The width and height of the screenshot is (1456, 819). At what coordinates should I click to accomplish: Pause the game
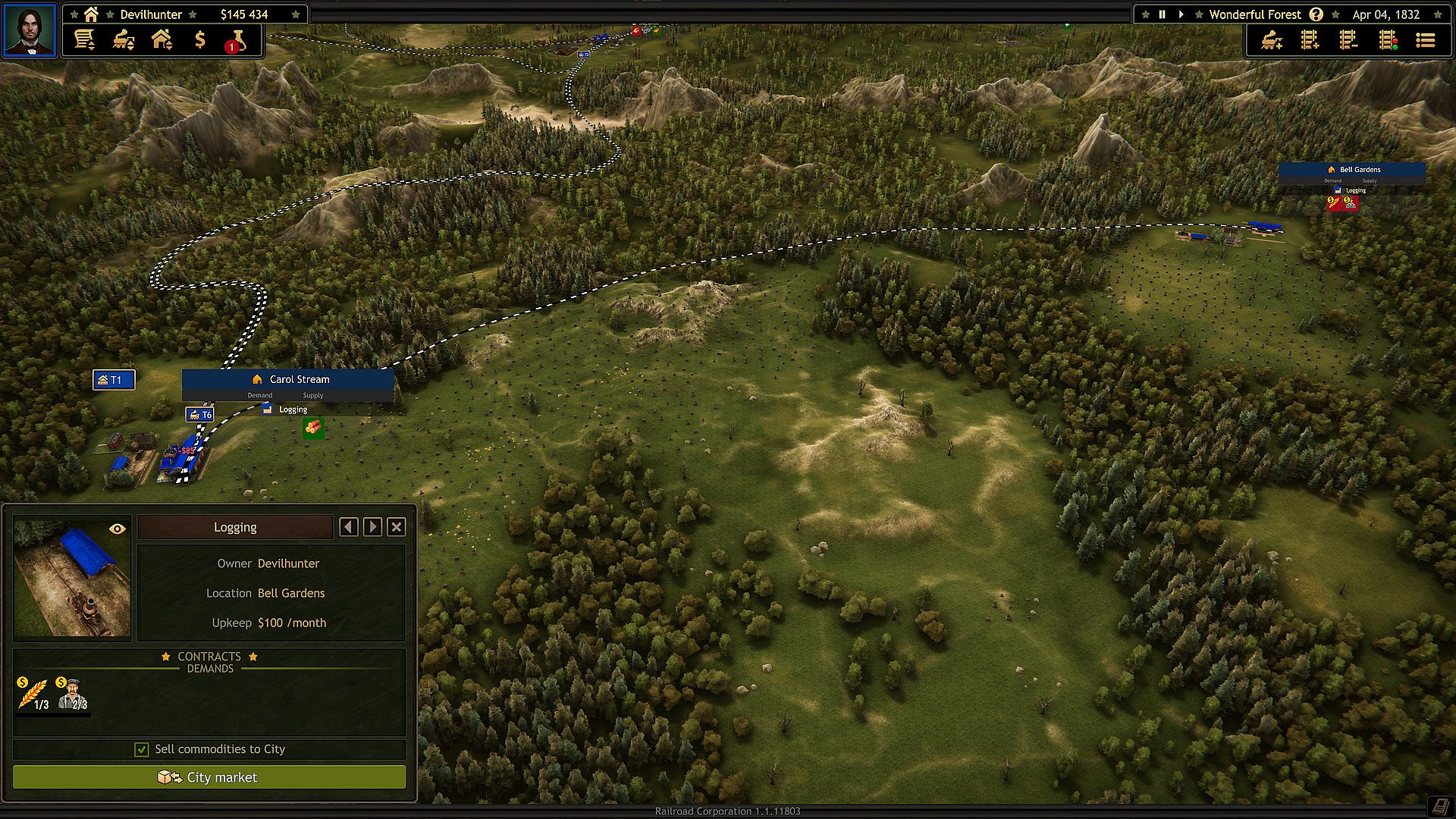pyautogui.click(x=1162, y=14)
